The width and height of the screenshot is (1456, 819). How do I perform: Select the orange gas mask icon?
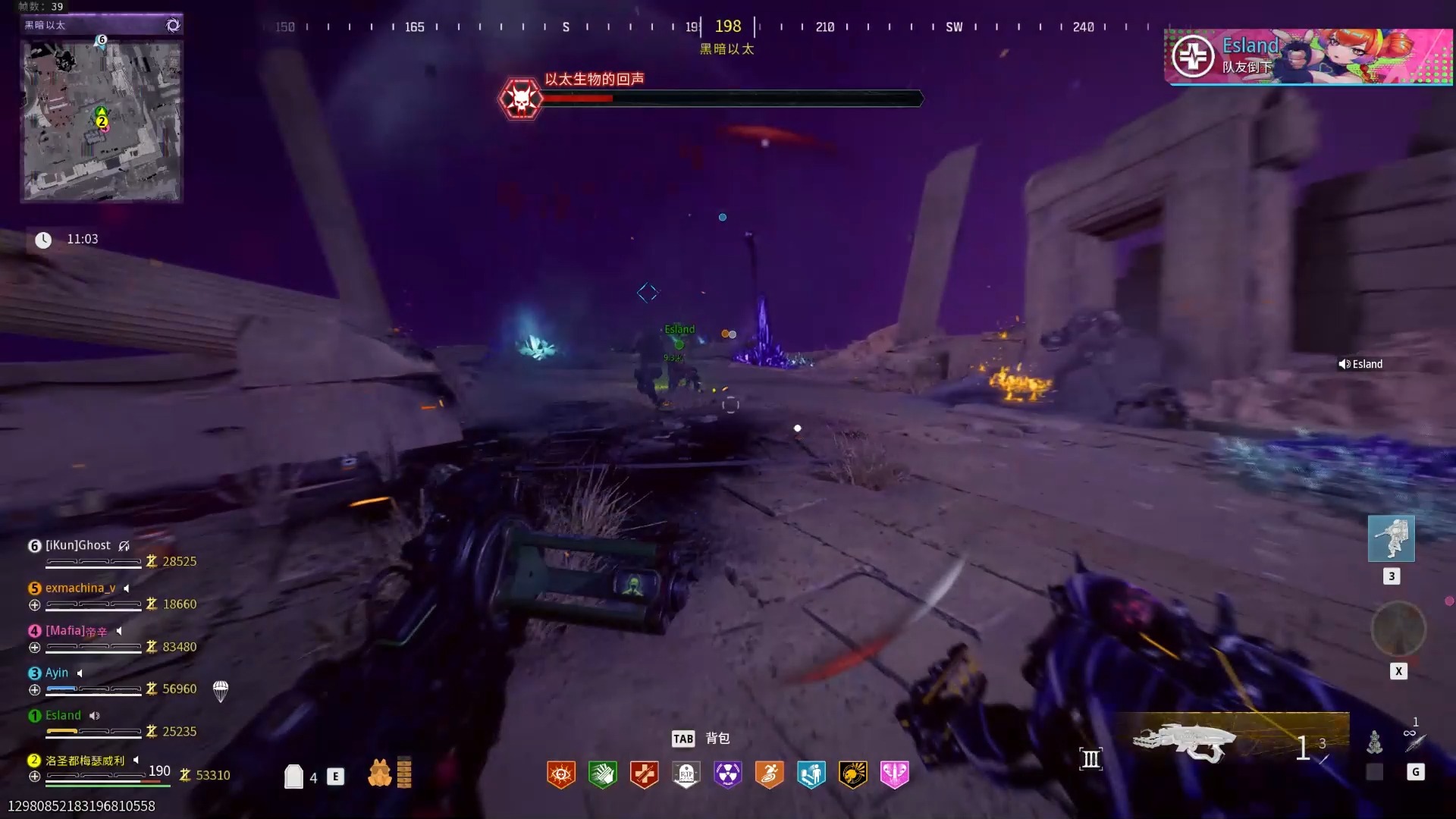[x=380, y=773]
